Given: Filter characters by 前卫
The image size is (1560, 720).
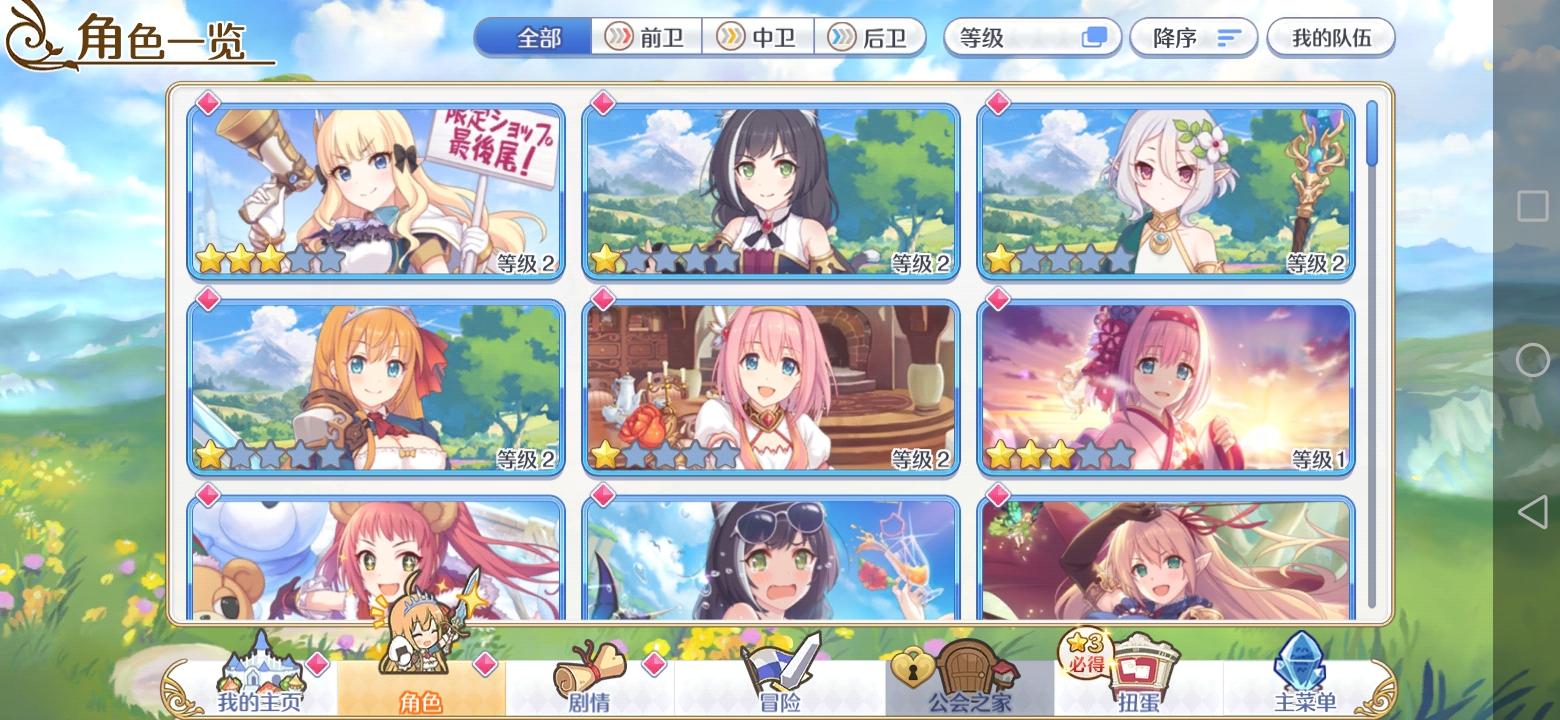Looking at the screenshot, I should click(x=645, y=37).
